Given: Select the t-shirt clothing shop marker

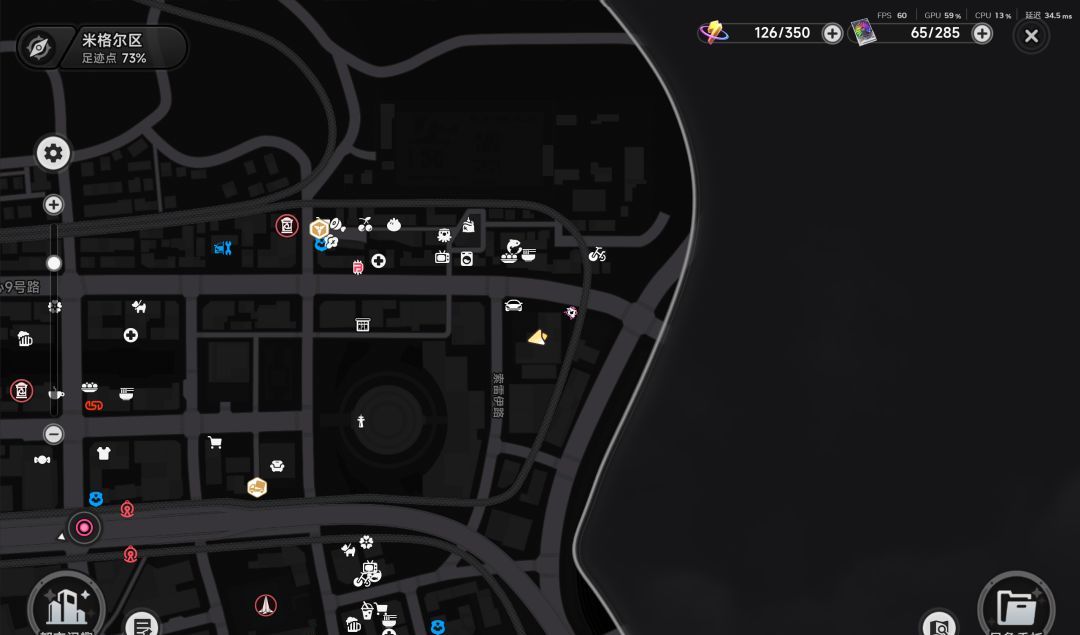Looking at the screenshot, I should [x=103, y=453].
